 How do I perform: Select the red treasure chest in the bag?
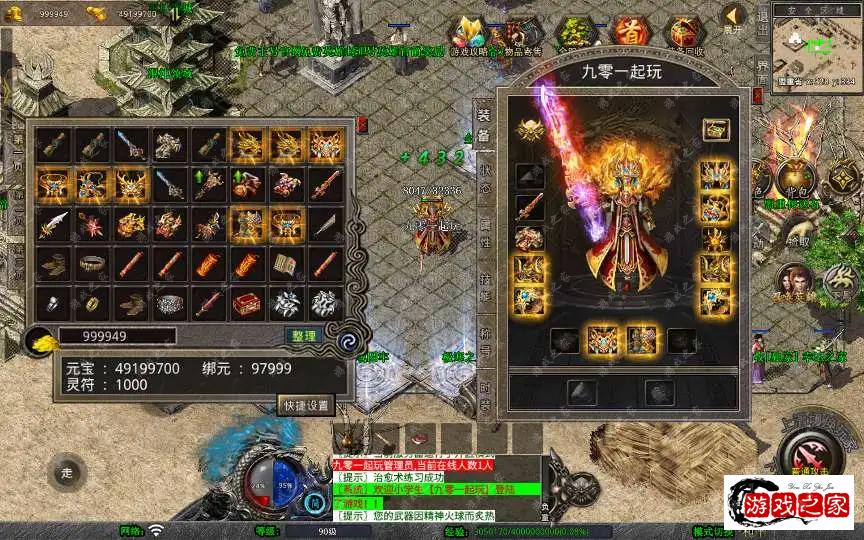pos(246,301)
